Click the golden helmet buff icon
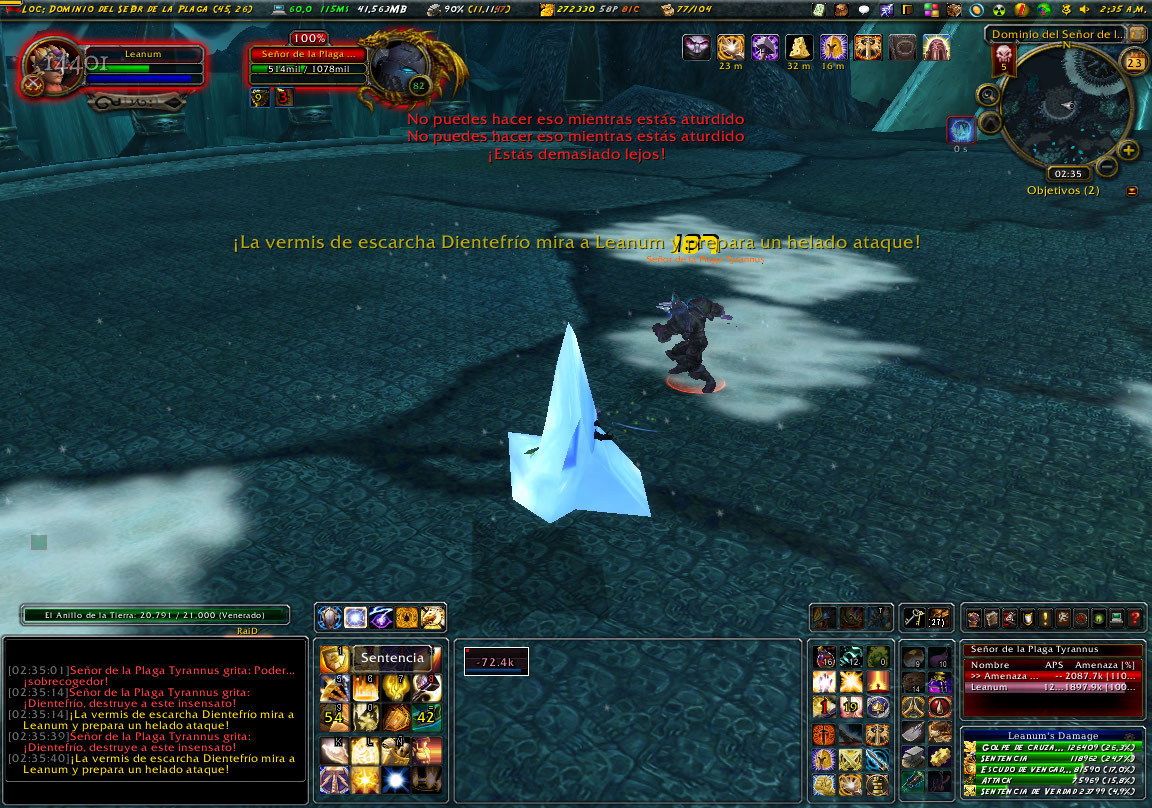Screen dimensions: 1152x808 833,47
